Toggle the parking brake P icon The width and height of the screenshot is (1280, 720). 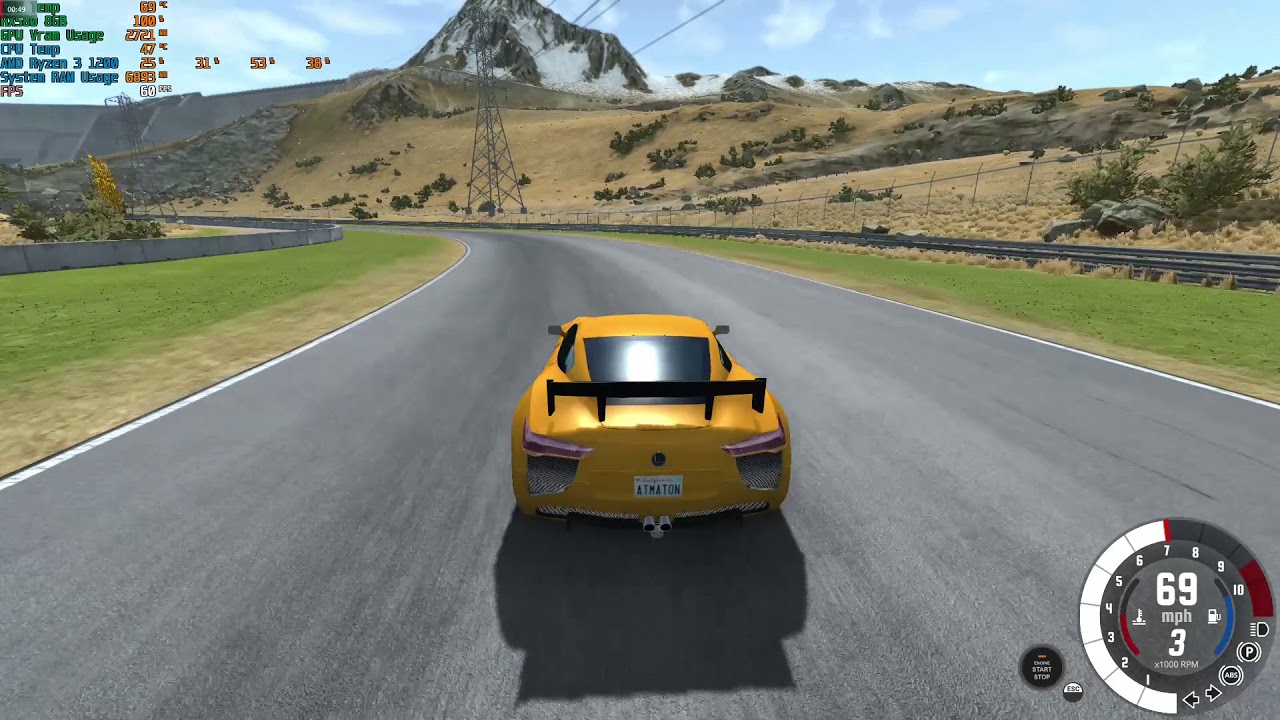click(x=1249, y=653)
